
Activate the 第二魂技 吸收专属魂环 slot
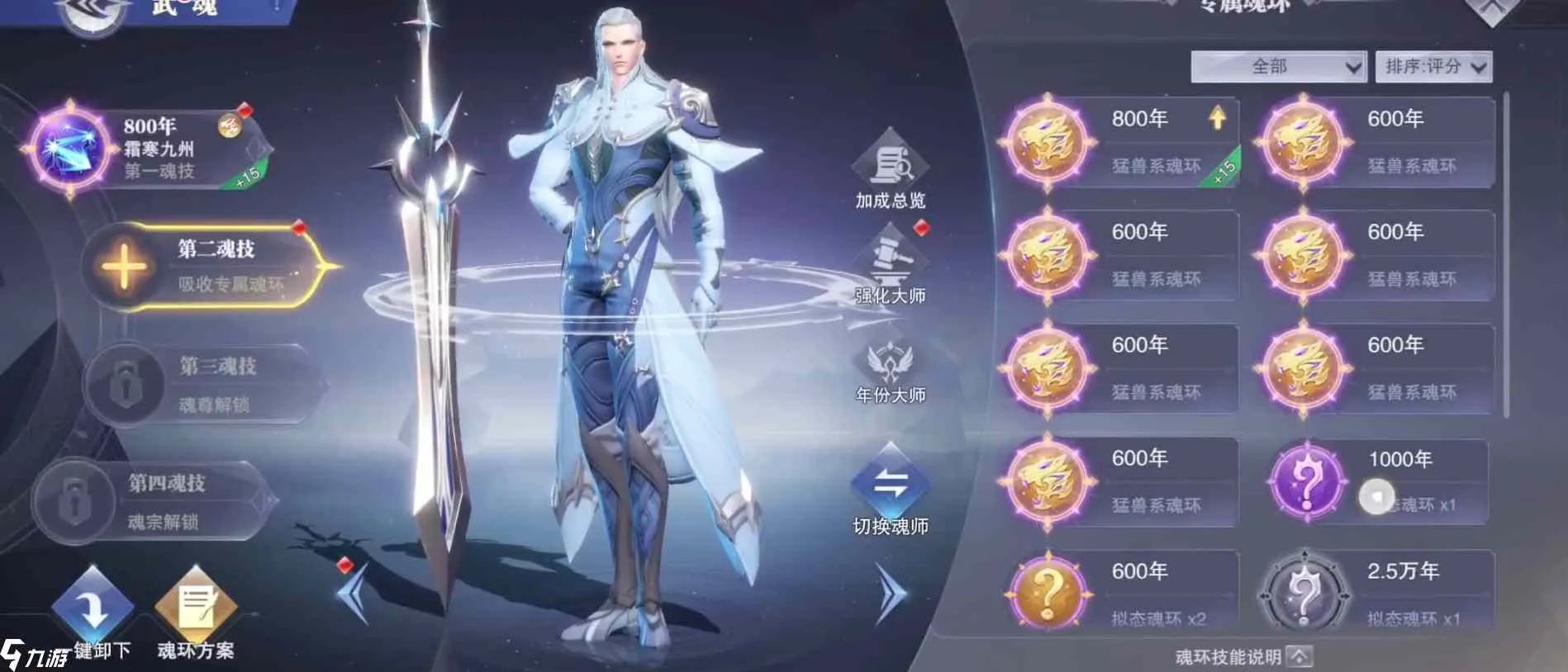click(207, 264)
